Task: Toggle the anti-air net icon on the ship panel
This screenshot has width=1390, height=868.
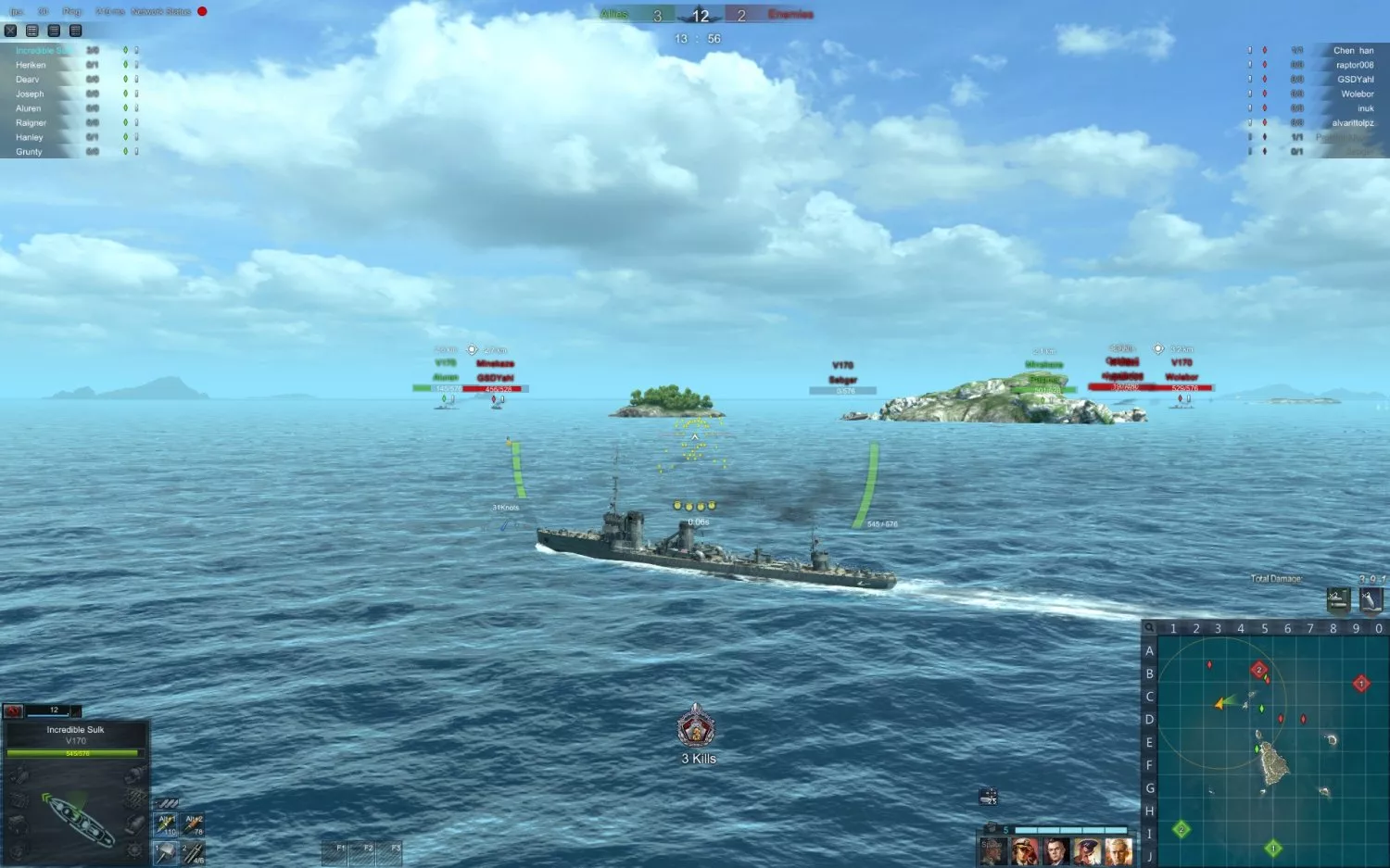Action: point(135,796)
